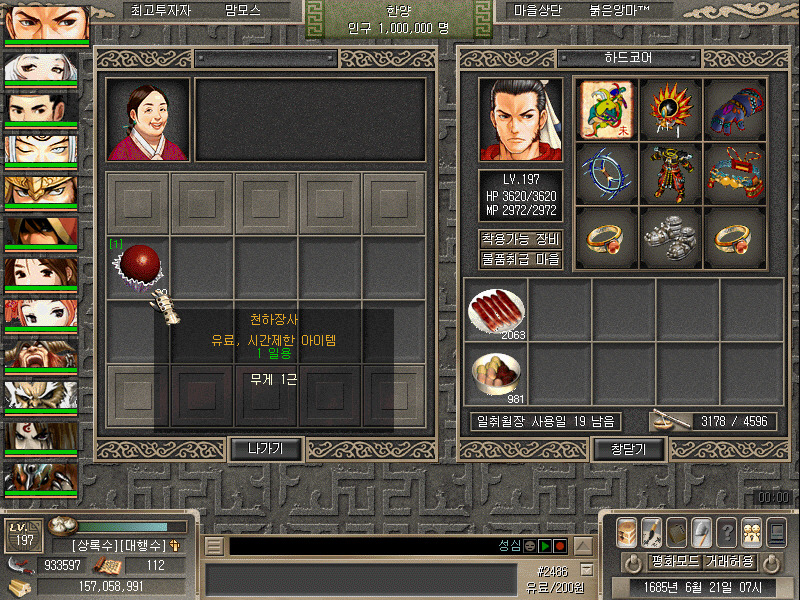Select the sliced meat stack of 2063
The image size is (800, 600).
496,311
